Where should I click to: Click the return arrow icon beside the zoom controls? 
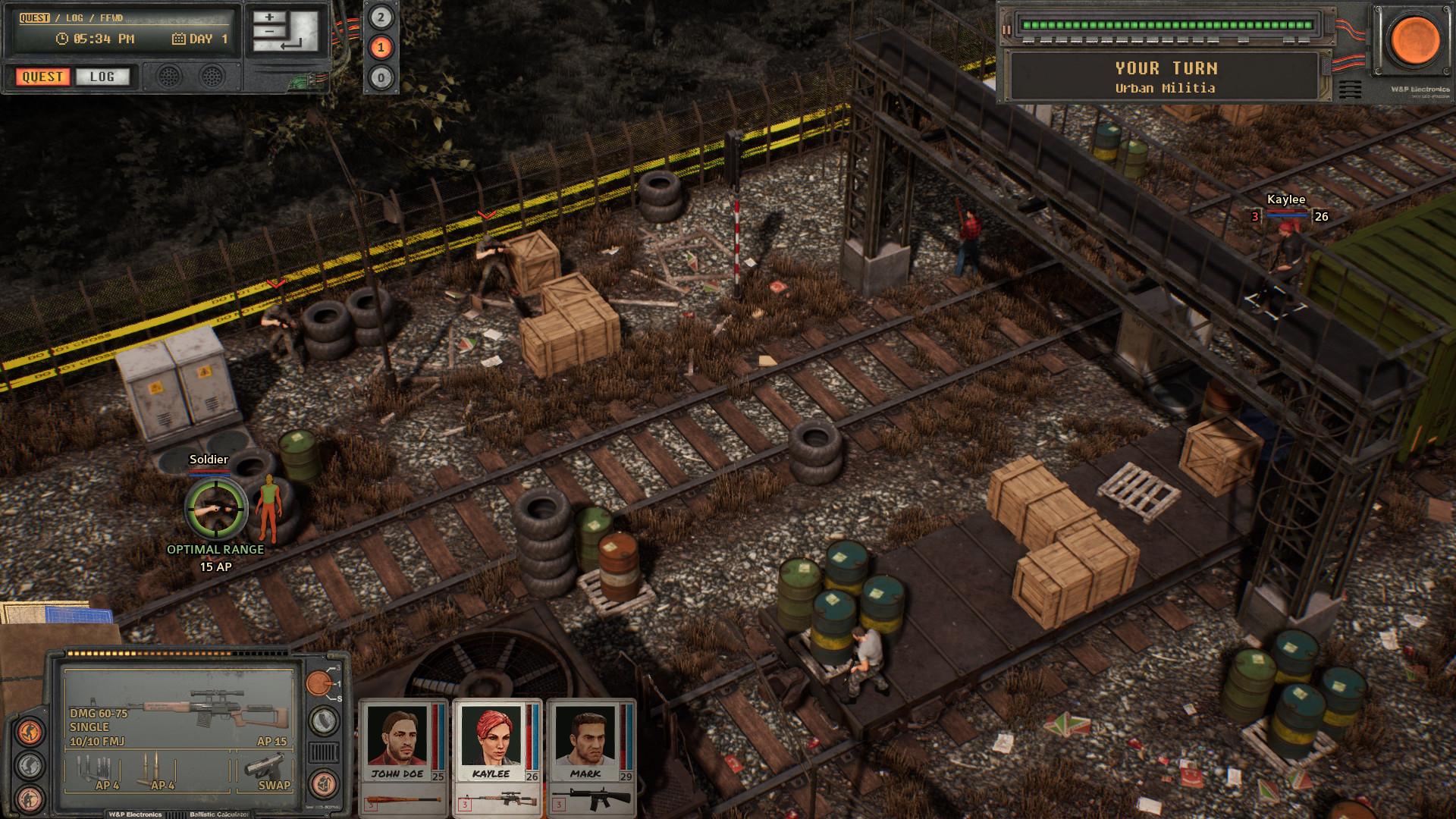(290, 45)
